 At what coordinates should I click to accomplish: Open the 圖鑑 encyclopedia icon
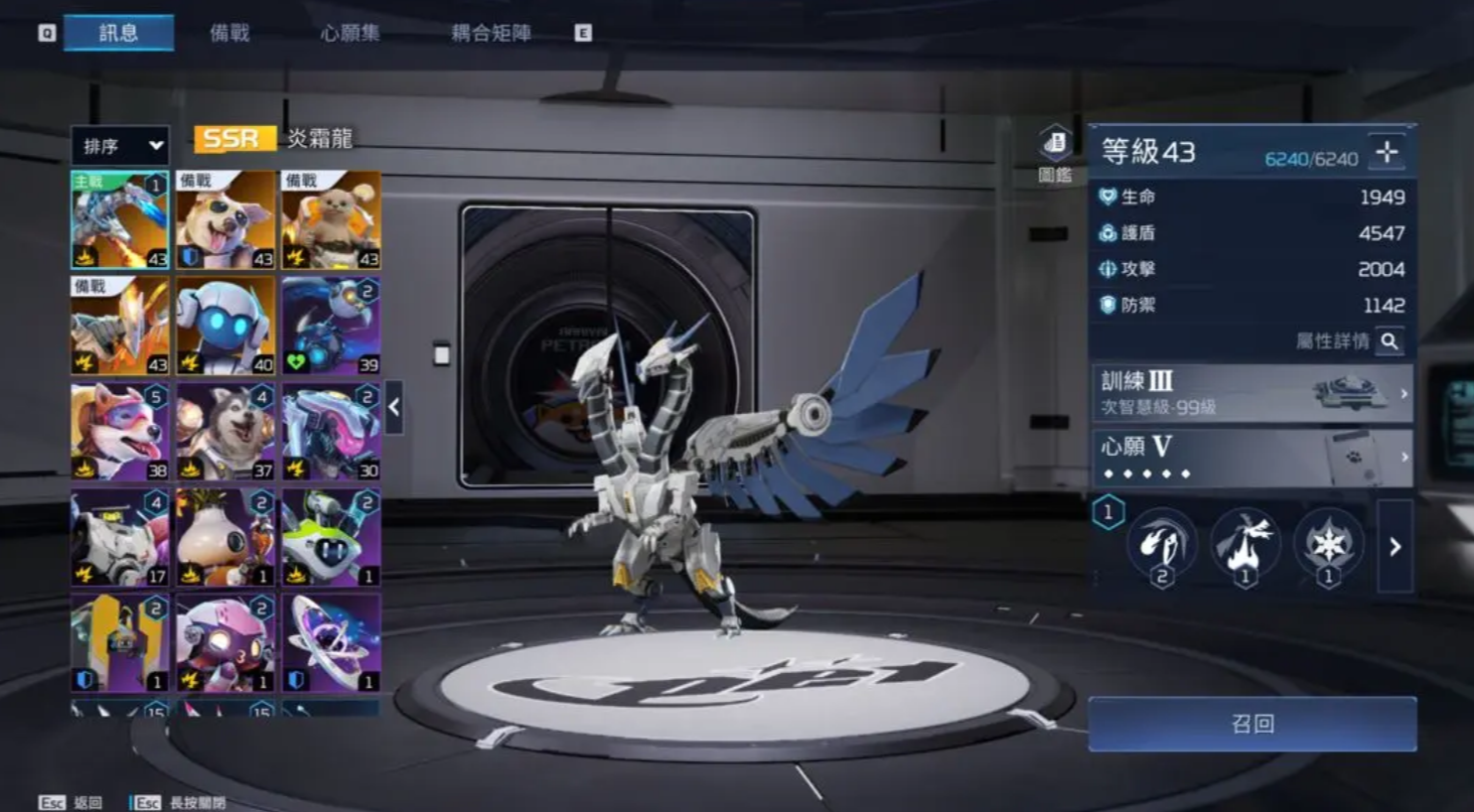(1055, 153)
